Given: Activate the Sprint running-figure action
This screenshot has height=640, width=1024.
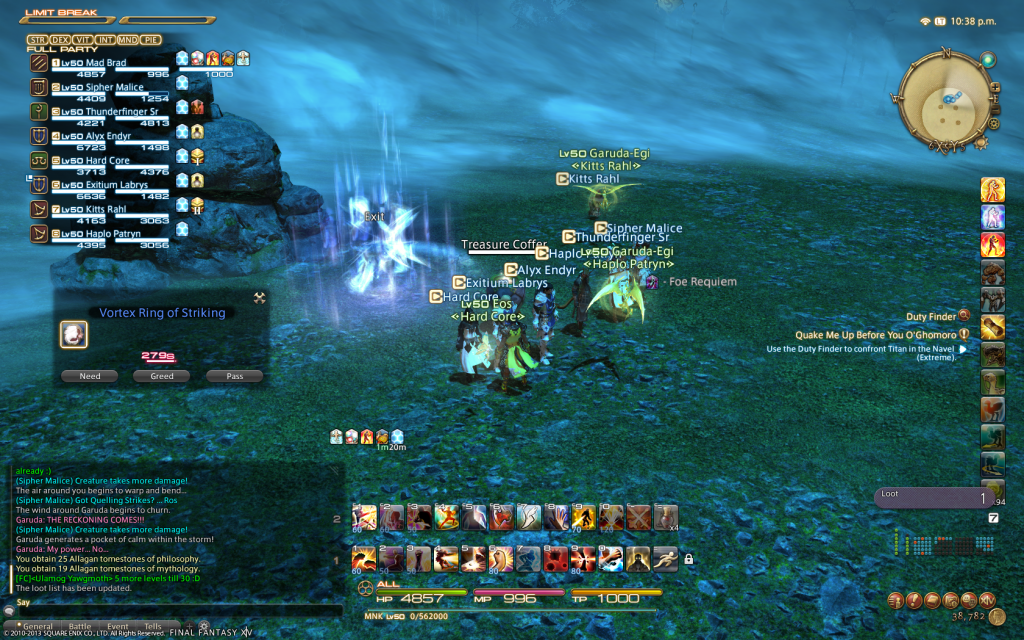Looking at the screenshot, I should click(x=665, y=559).
